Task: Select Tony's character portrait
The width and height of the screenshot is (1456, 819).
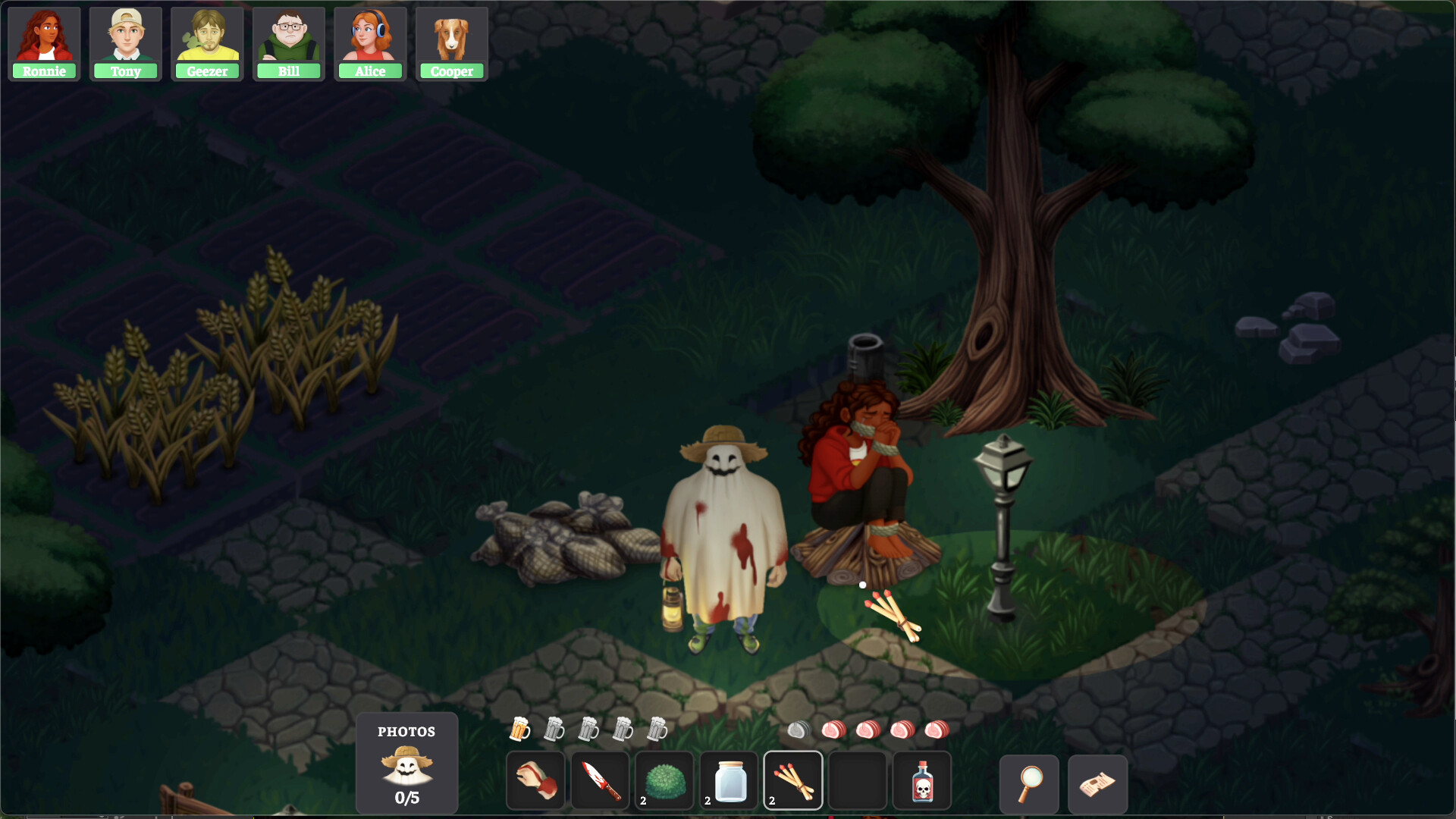Action: coord(126,42)
